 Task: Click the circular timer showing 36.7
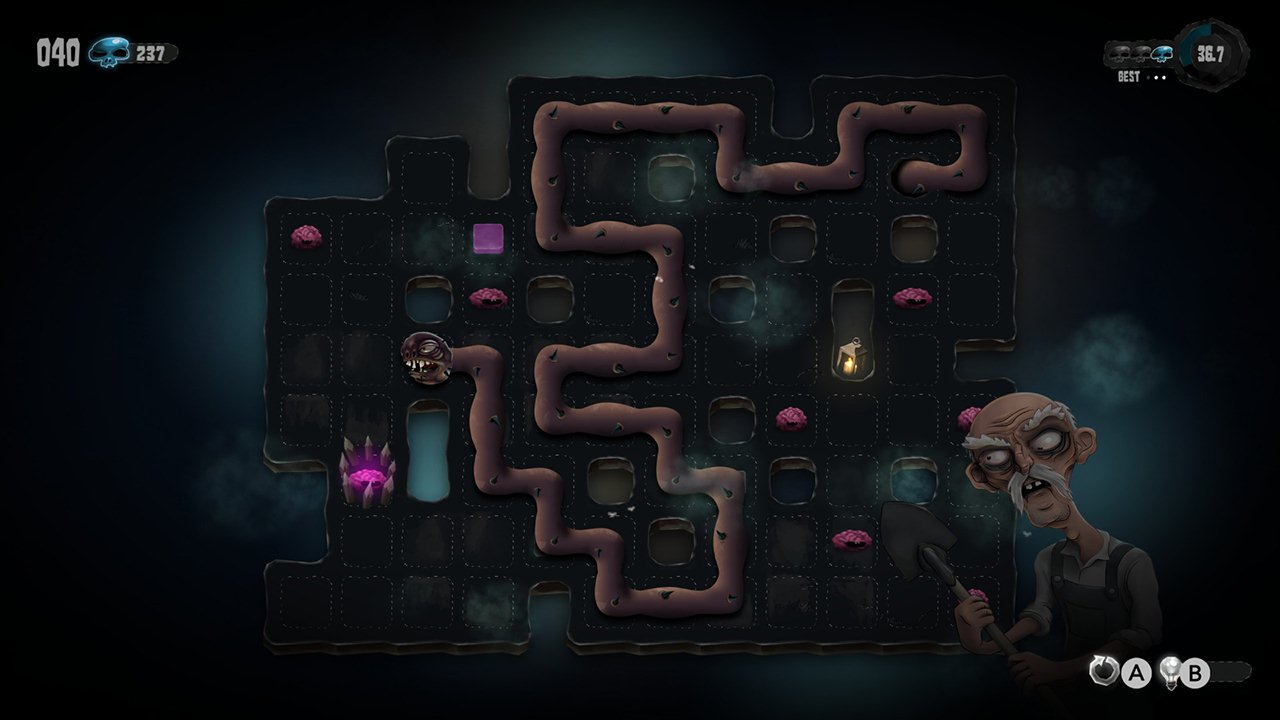(1209, 53)
